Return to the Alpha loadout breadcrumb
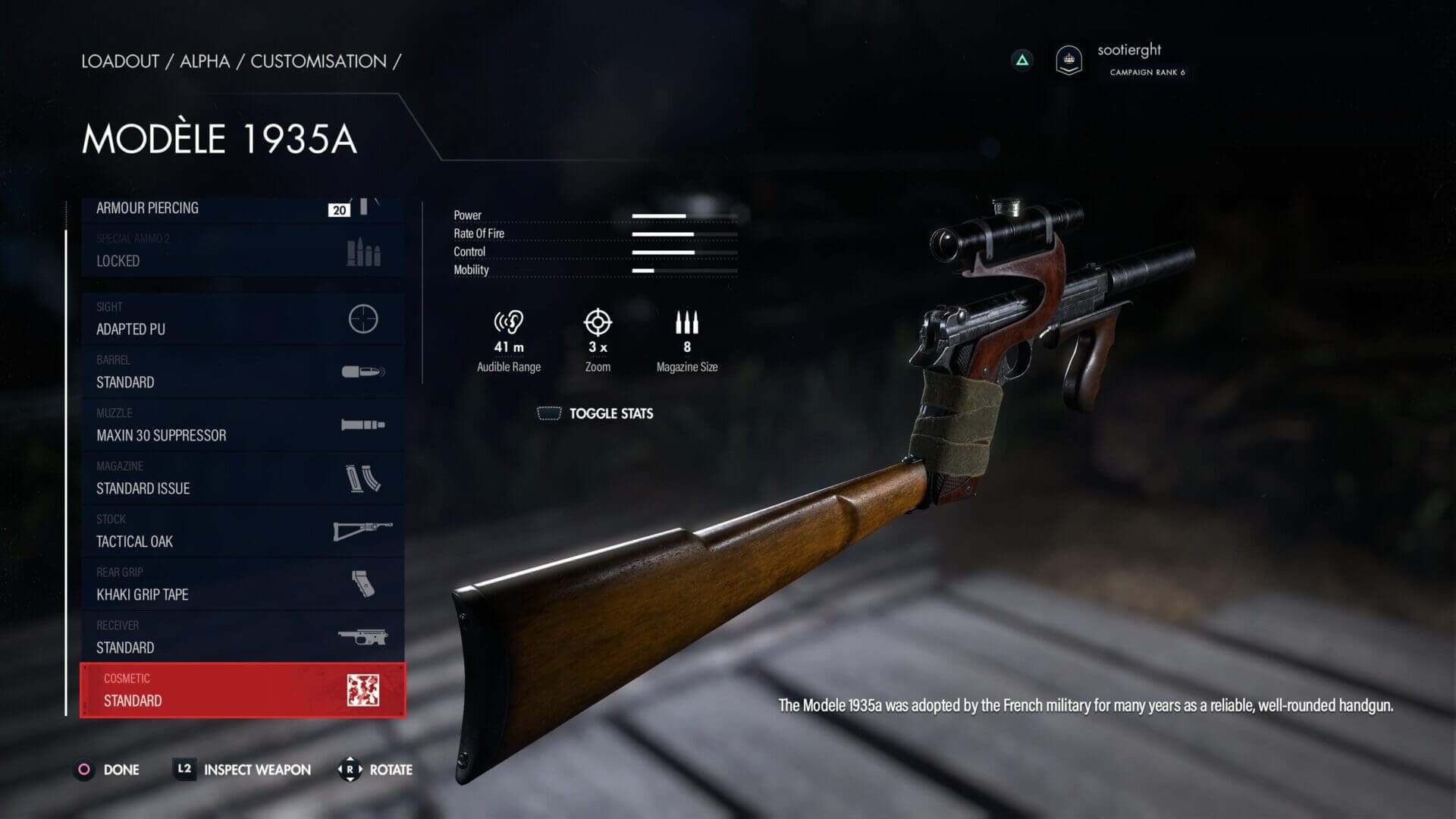This screenshot has width=1456, height=819. [x=205, y=61]
